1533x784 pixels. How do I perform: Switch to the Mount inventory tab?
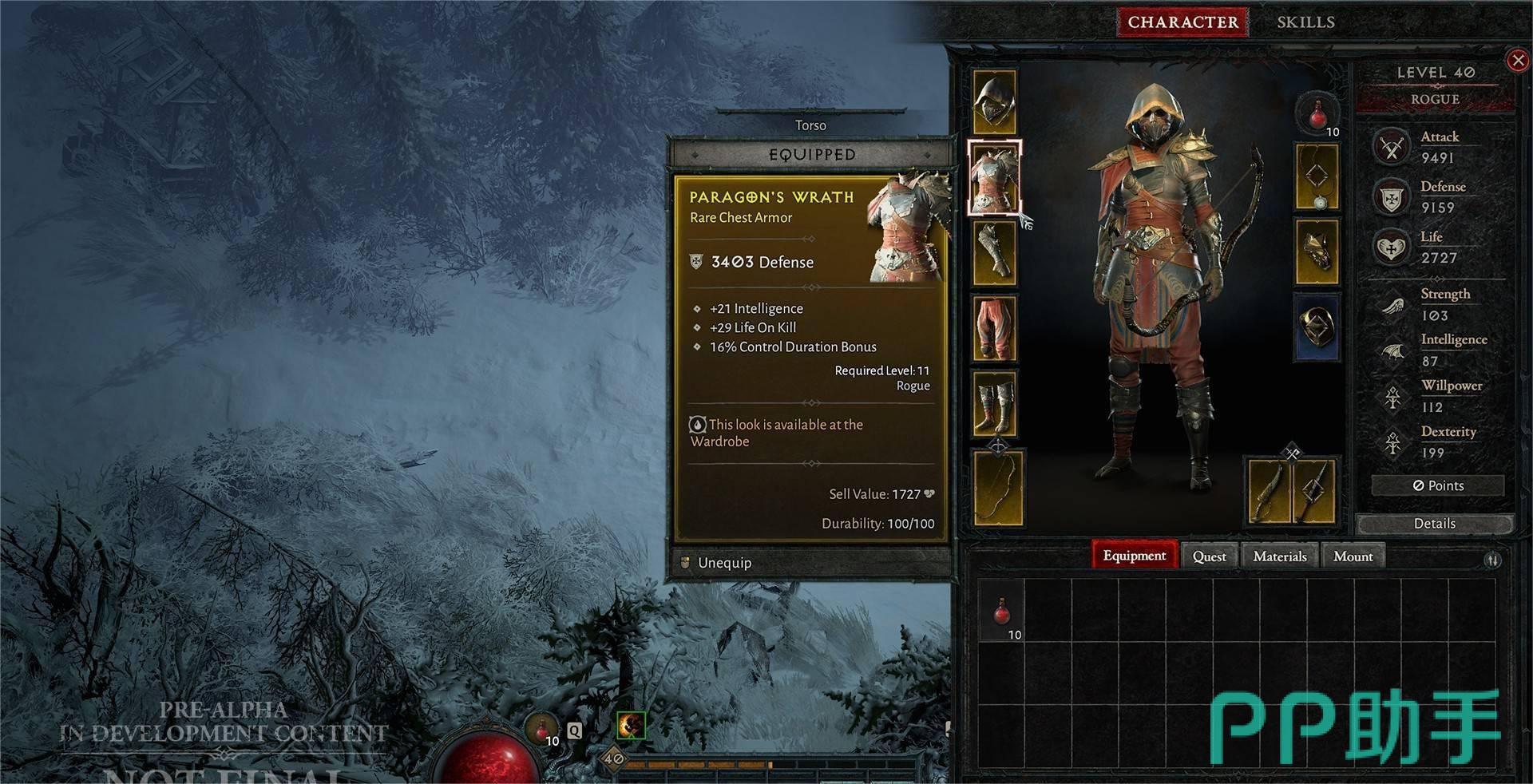click(1353, 556)
